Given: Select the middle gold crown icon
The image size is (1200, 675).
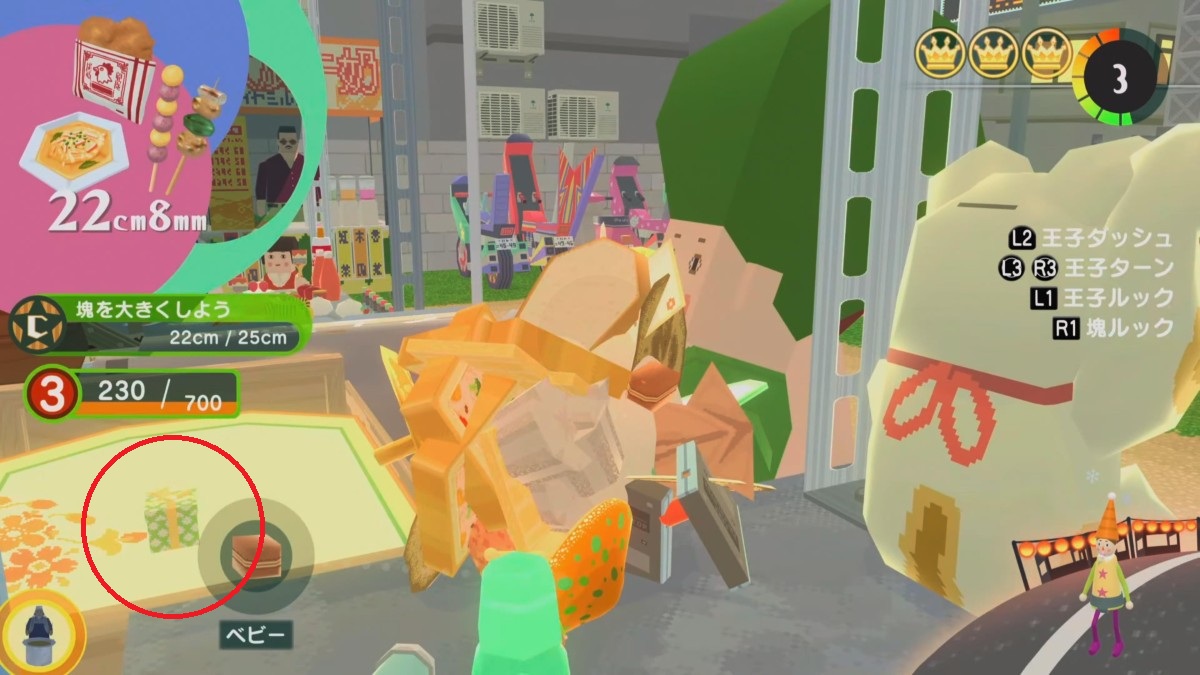Looking at the screenshot, I should 993,55.
